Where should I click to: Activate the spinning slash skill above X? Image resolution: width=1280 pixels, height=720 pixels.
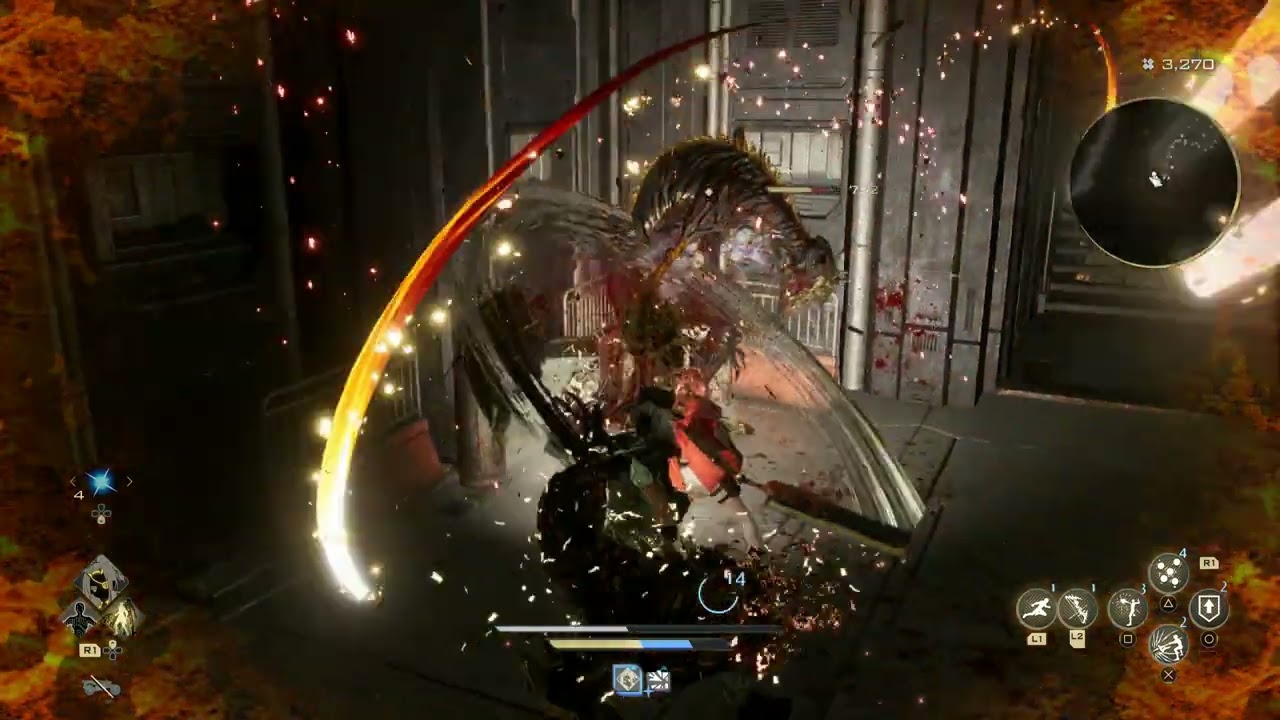(1168, 646)
